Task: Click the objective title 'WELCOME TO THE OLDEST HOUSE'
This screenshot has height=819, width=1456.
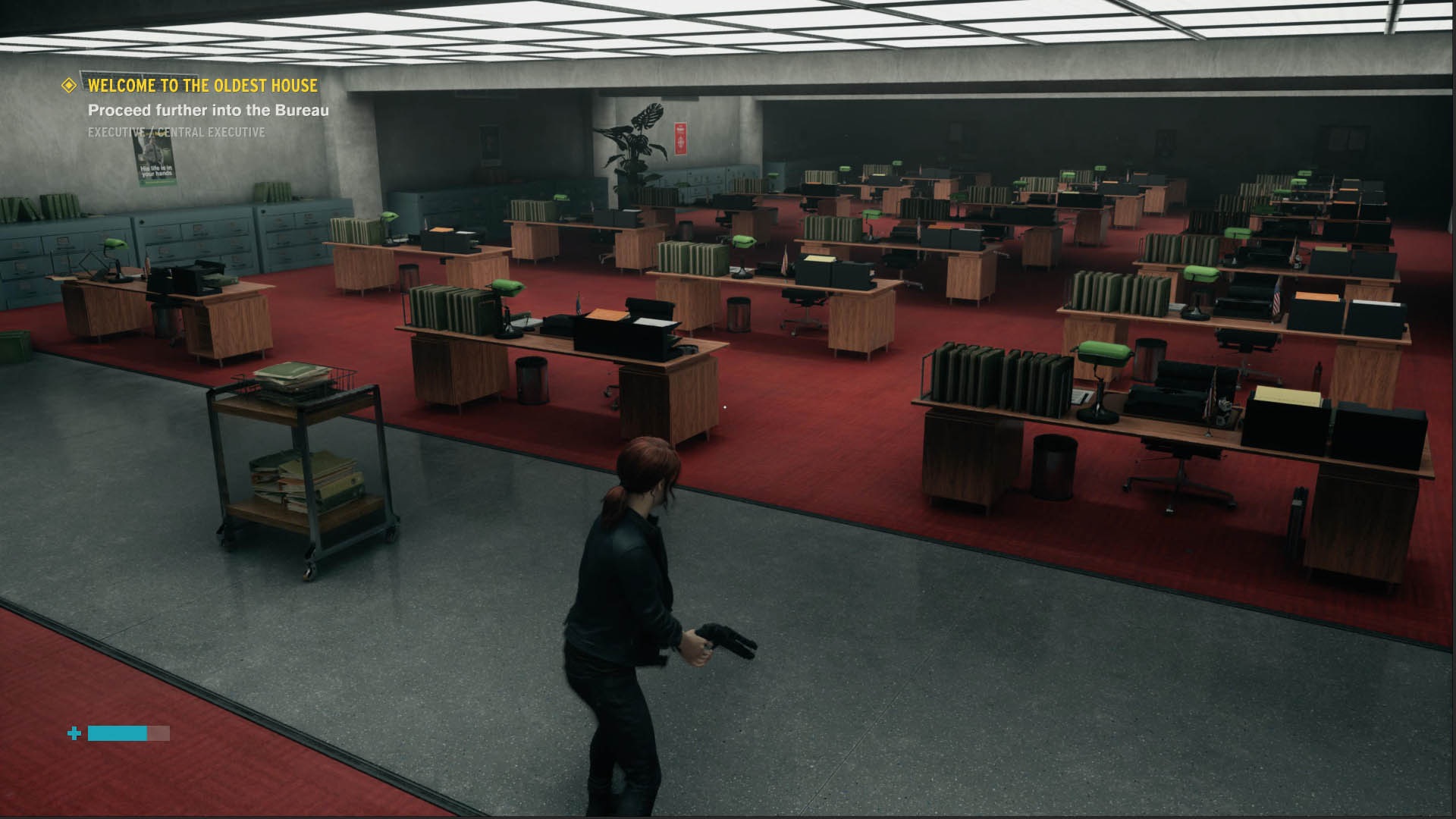Action: 202,86
